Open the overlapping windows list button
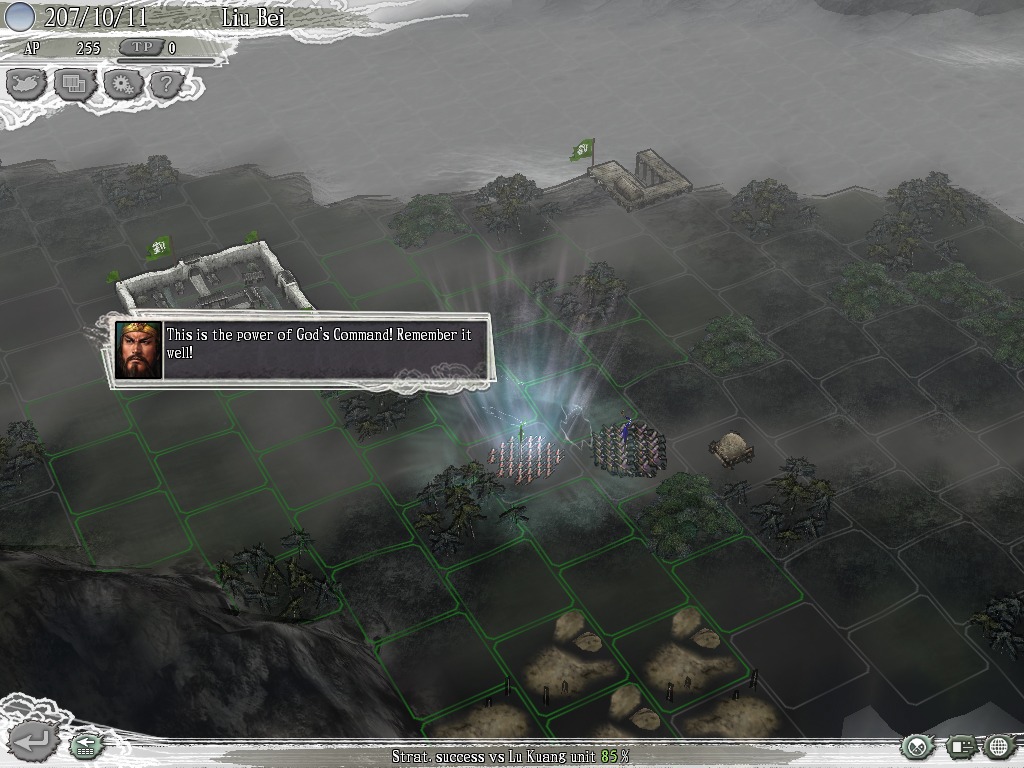 (x=74, y=85)
